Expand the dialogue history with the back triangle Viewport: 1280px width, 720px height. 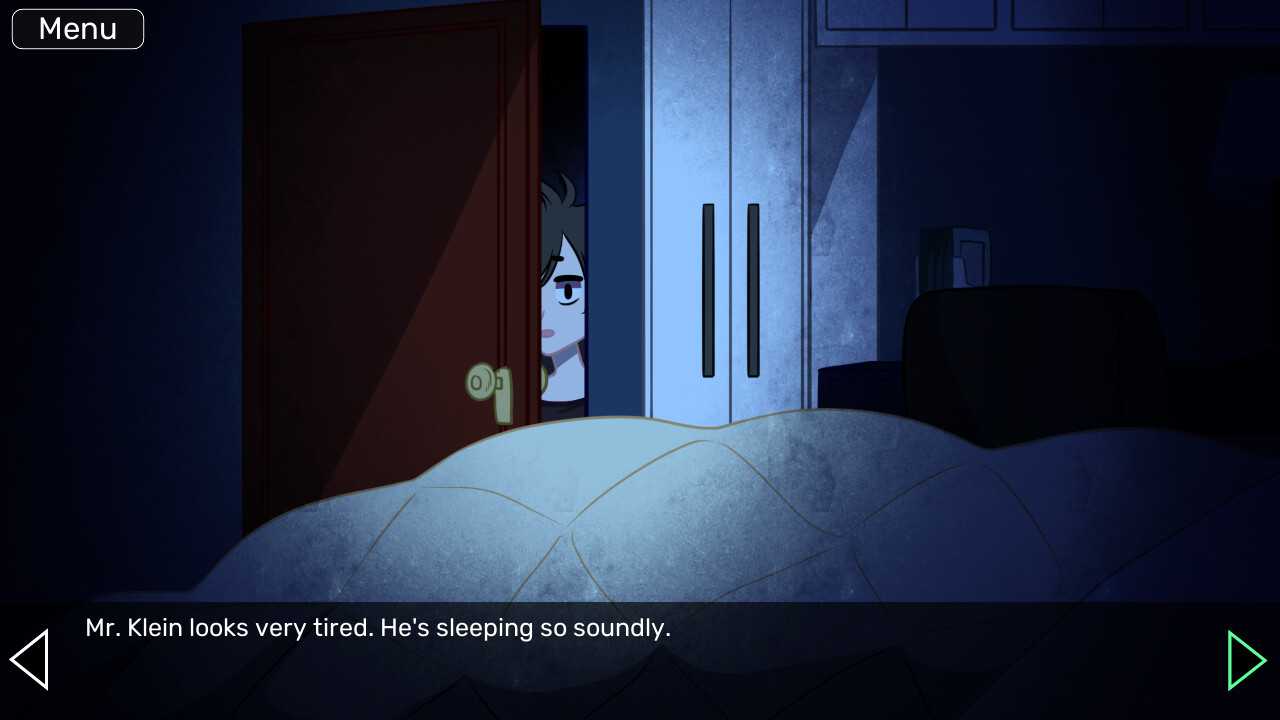30,658
